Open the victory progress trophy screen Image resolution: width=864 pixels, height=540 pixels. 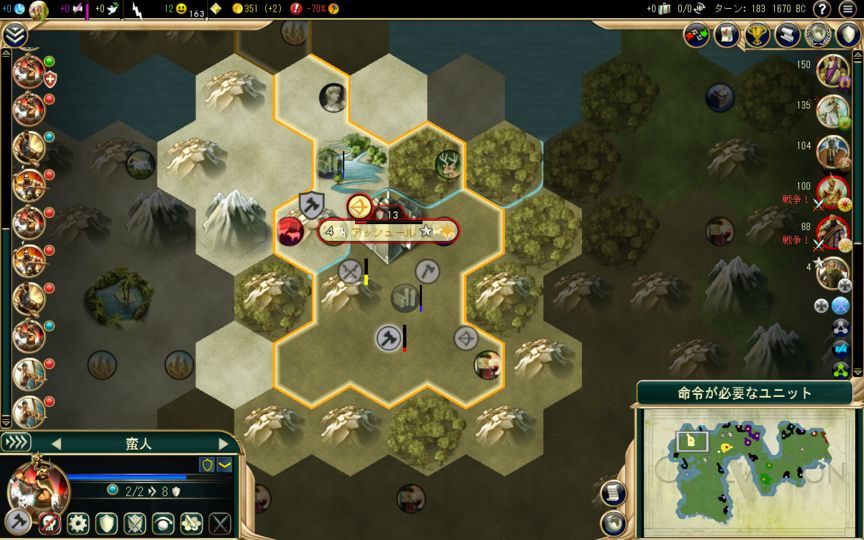click(x=757, y=36)
